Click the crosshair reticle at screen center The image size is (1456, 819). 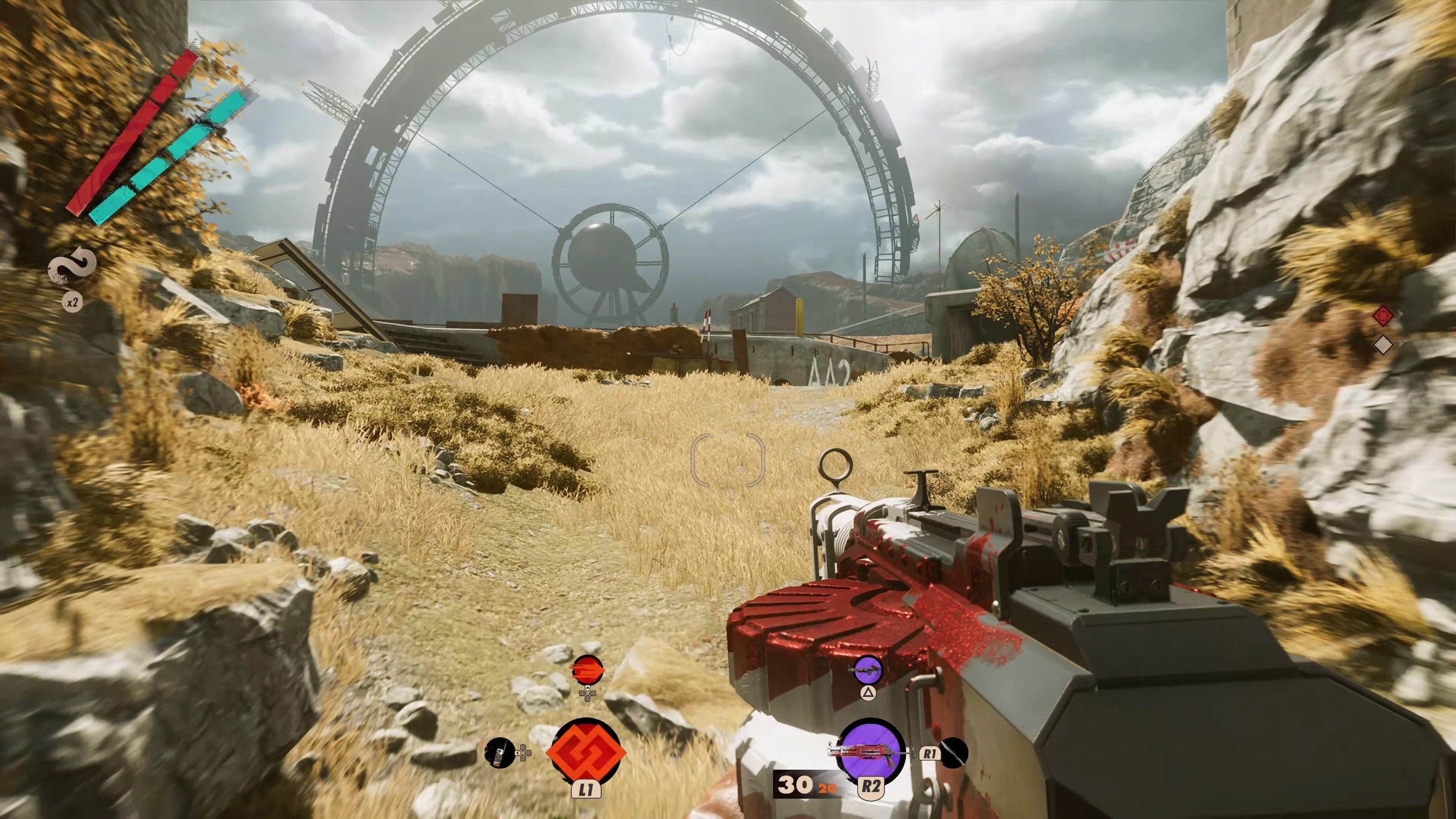coord(728,459)
